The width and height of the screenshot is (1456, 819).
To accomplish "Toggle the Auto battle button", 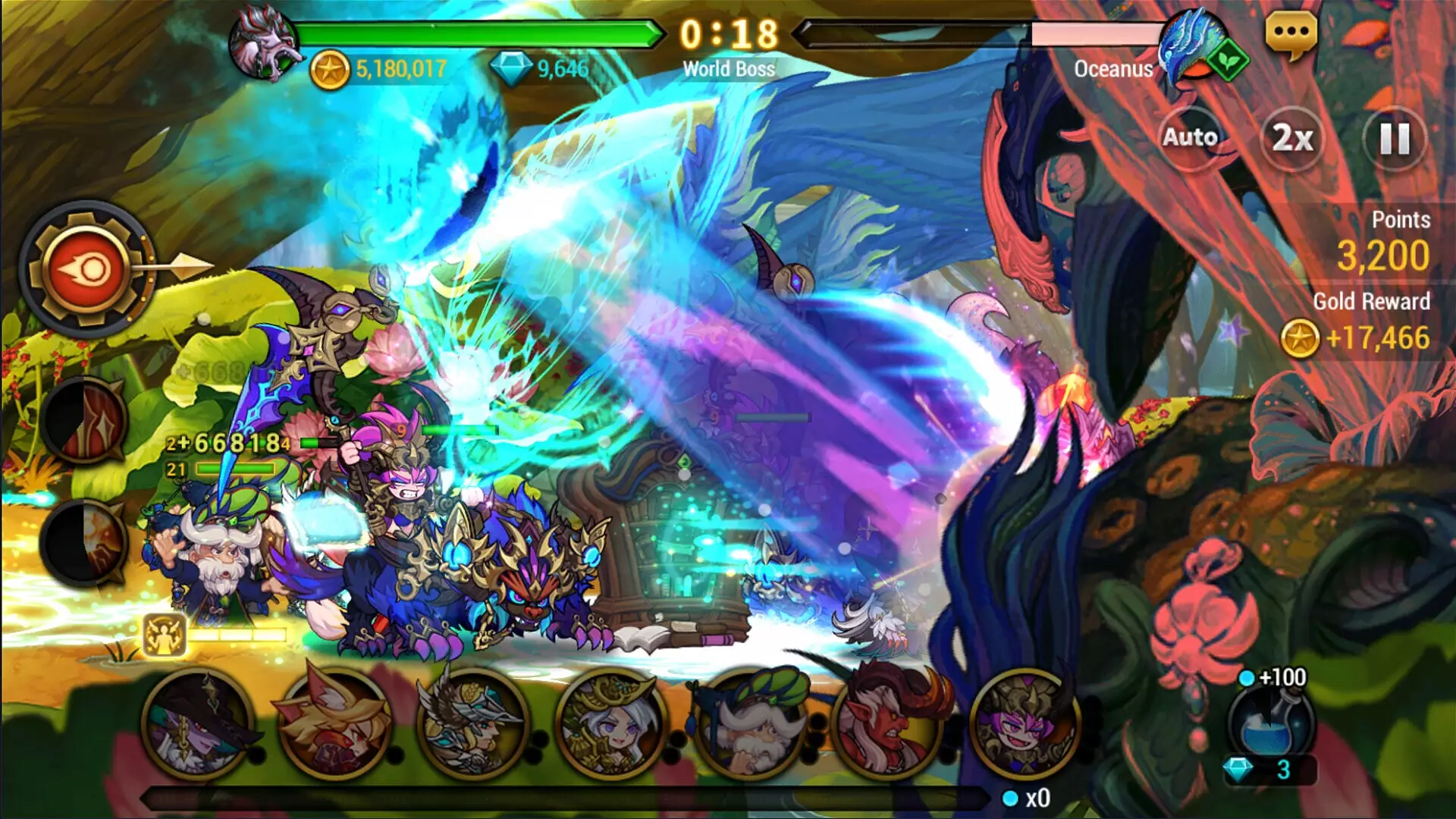I will (1190, 137).
